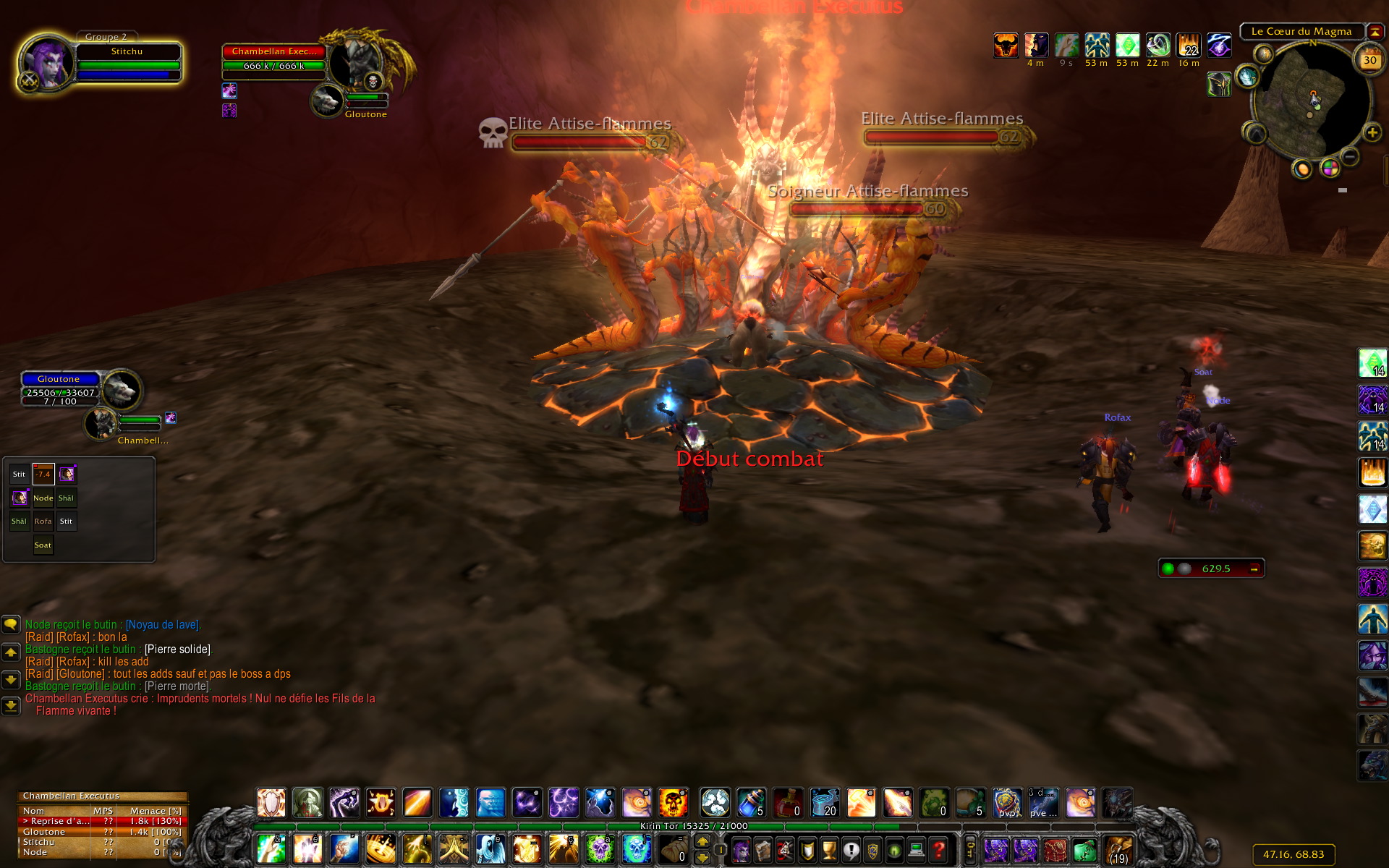This screenshot has width=1389, height=868.
Task: Open the chat speech bubble menu
Action: [11, 624]
